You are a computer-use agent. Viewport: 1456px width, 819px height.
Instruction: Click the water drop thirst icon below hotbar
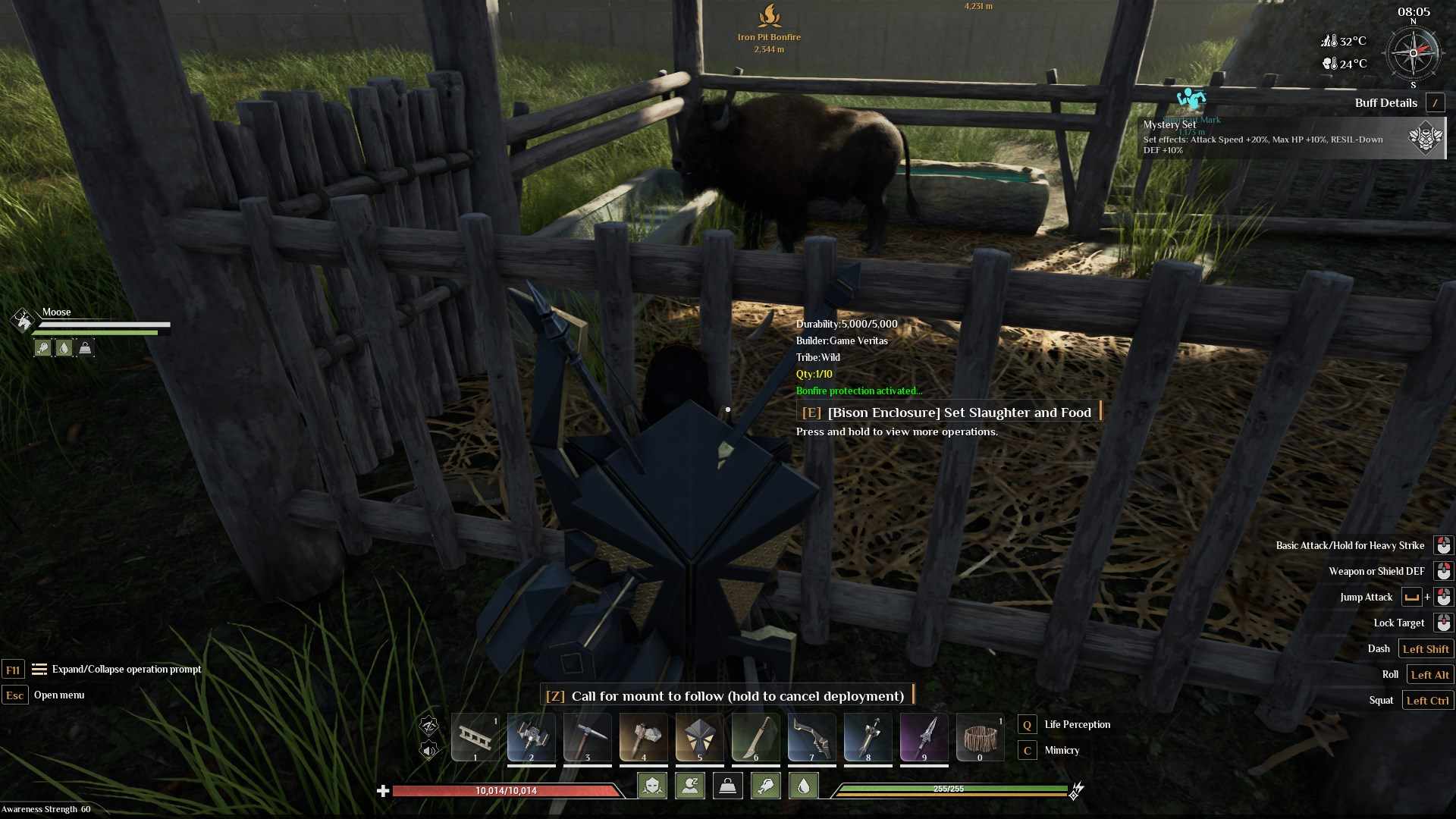803,786
